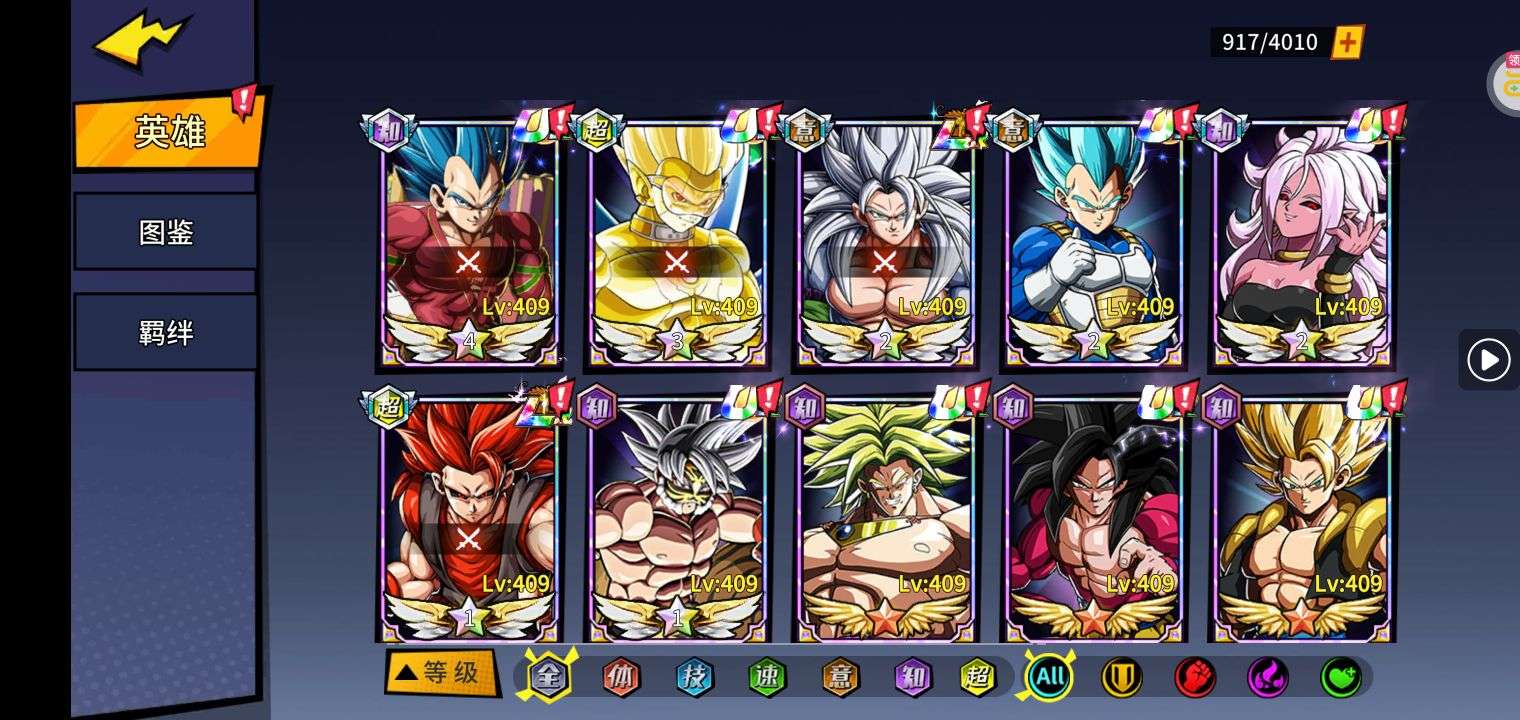Viewport: 1520px width, 720px height.
Task: Open the 图鉴 collection tab
Action: coord(166,233)
